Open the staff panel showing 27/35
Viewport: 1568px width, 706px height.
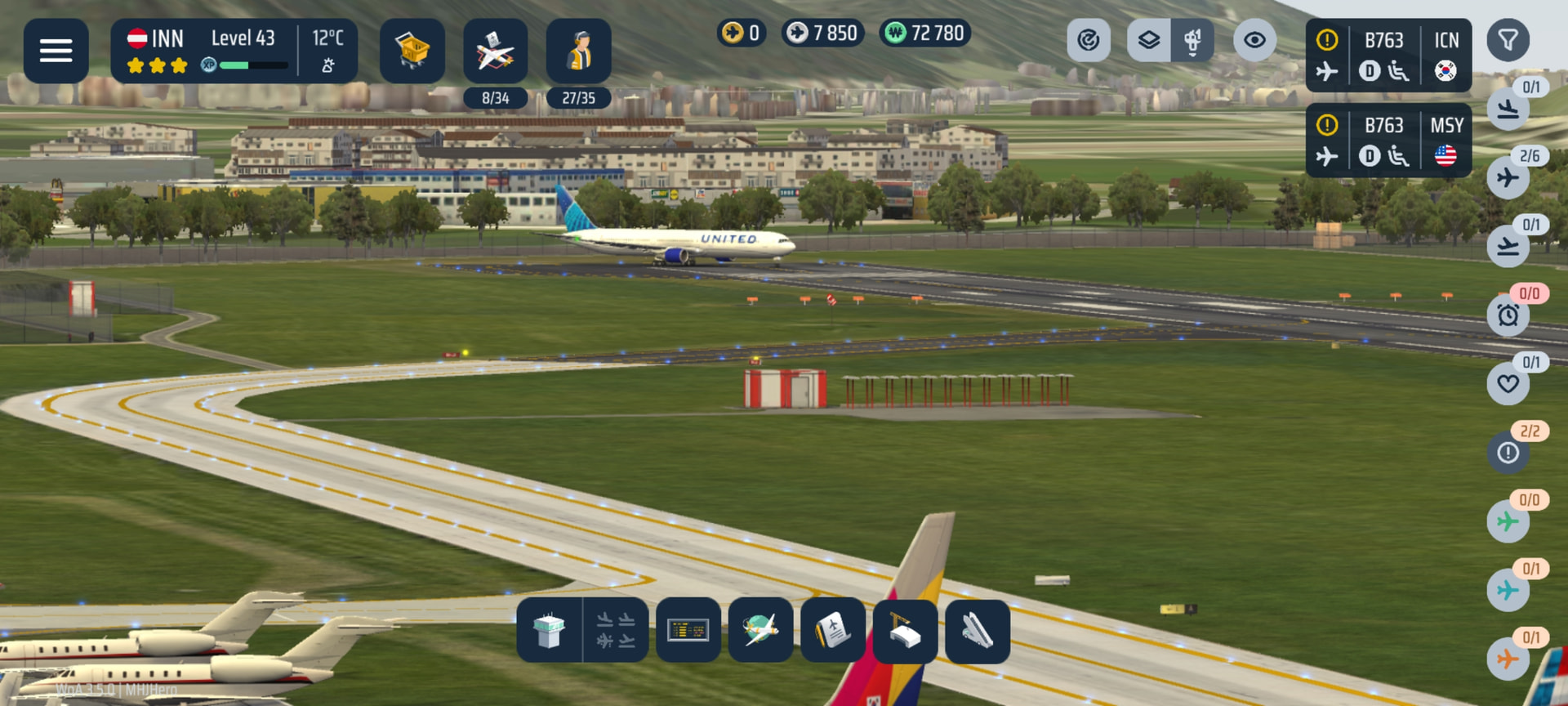click(x=578, y=51)
